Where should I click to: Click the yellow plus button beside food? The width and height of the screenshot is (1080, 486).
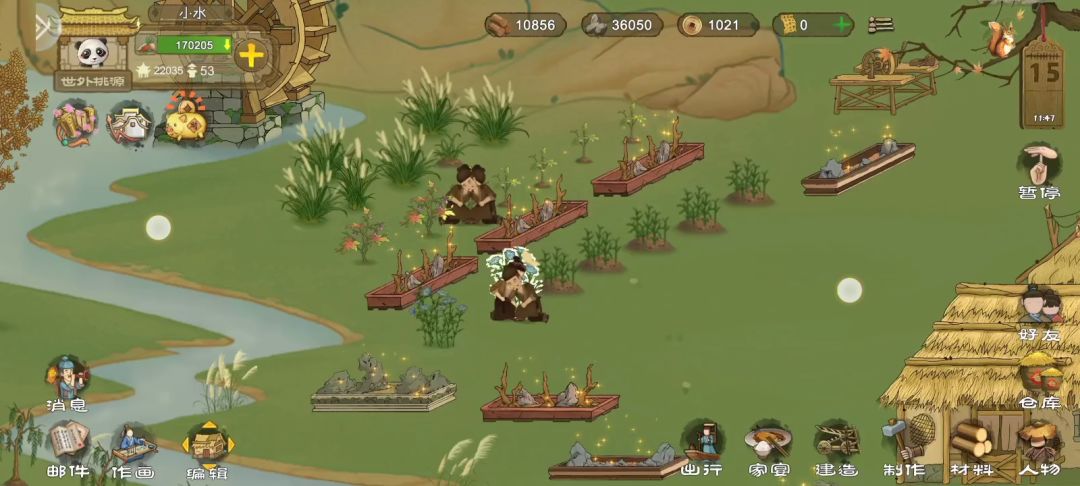[x=251, y=55]
